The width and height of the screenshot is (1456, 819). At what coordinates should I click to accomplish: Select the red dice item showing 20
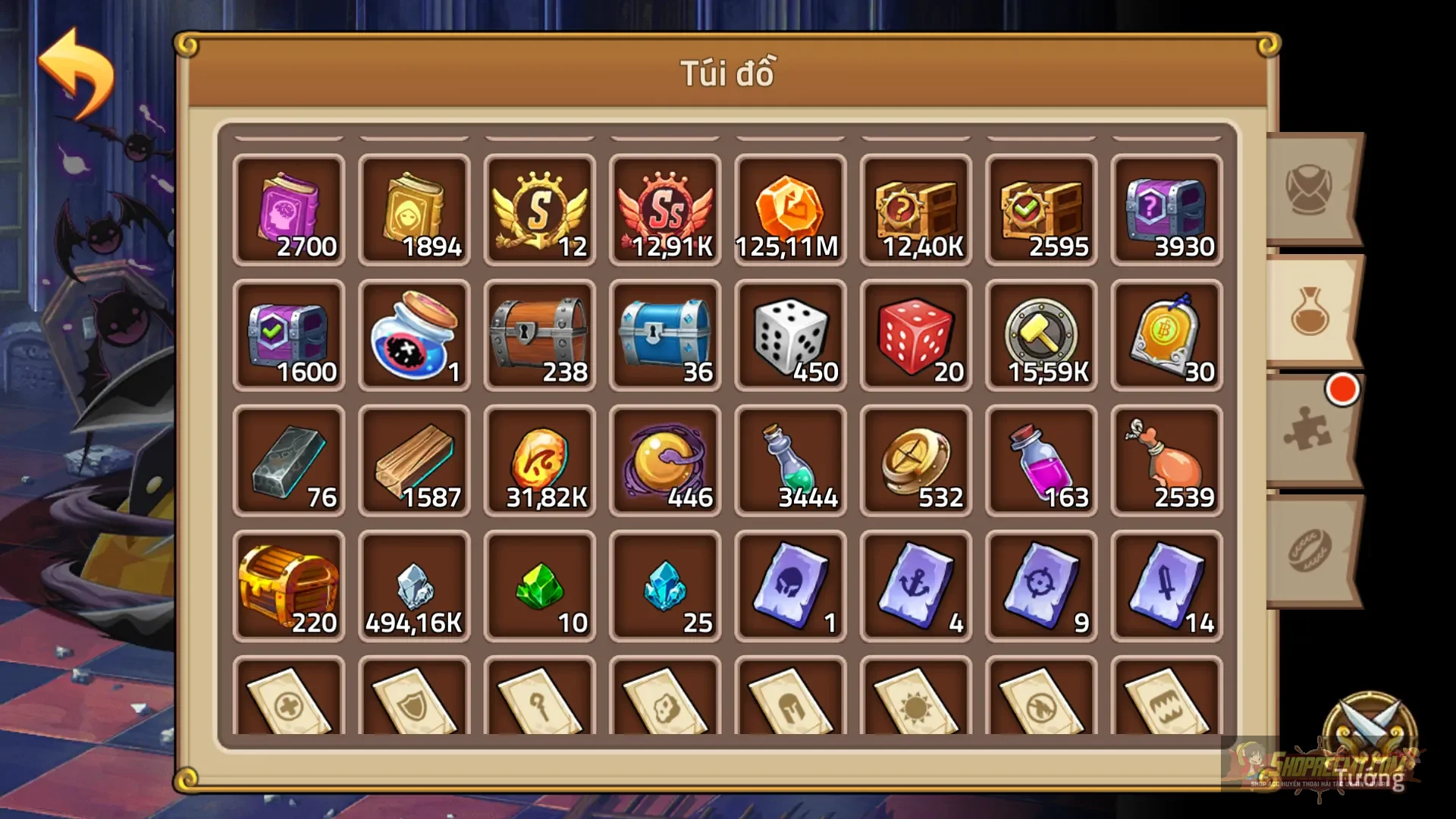pos(916,334)
